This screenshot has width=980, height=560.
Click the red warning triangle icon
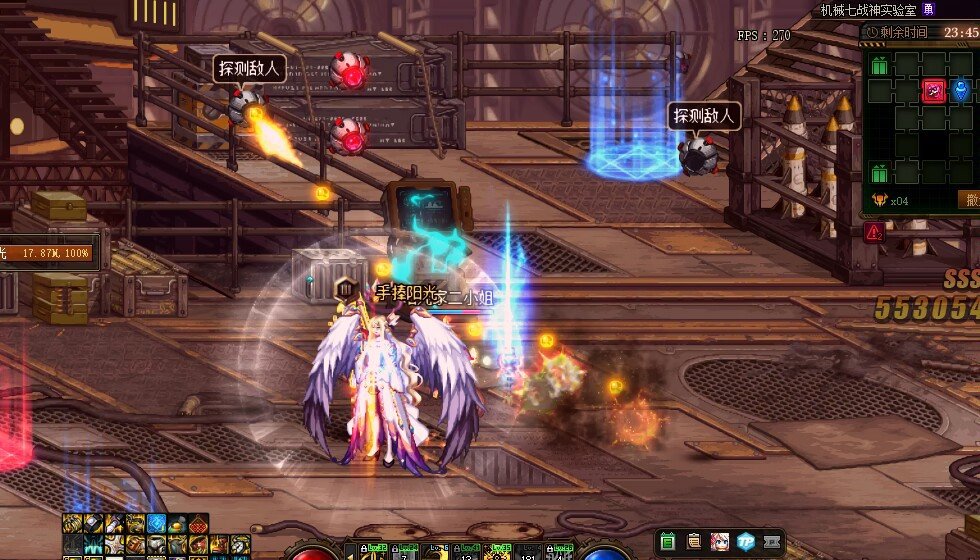[x=875, y=232]
